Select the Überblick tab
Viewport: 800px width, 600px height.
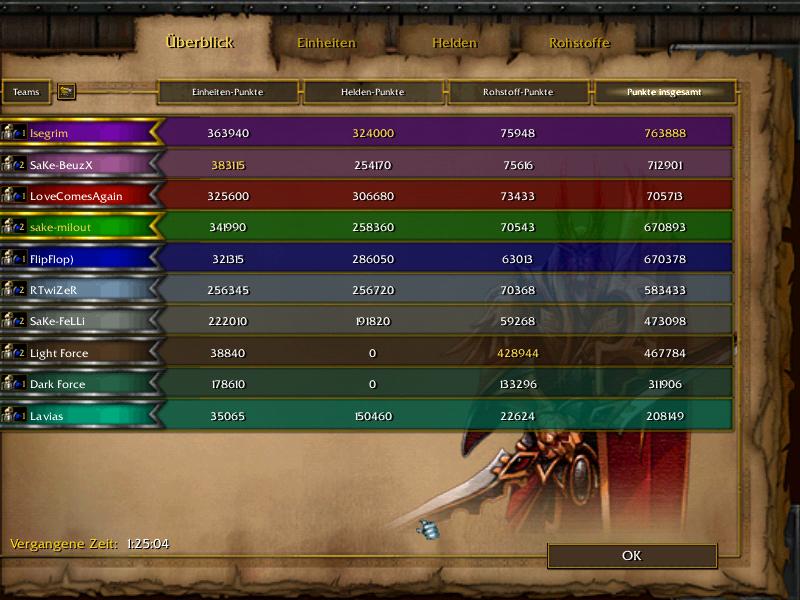199,43
